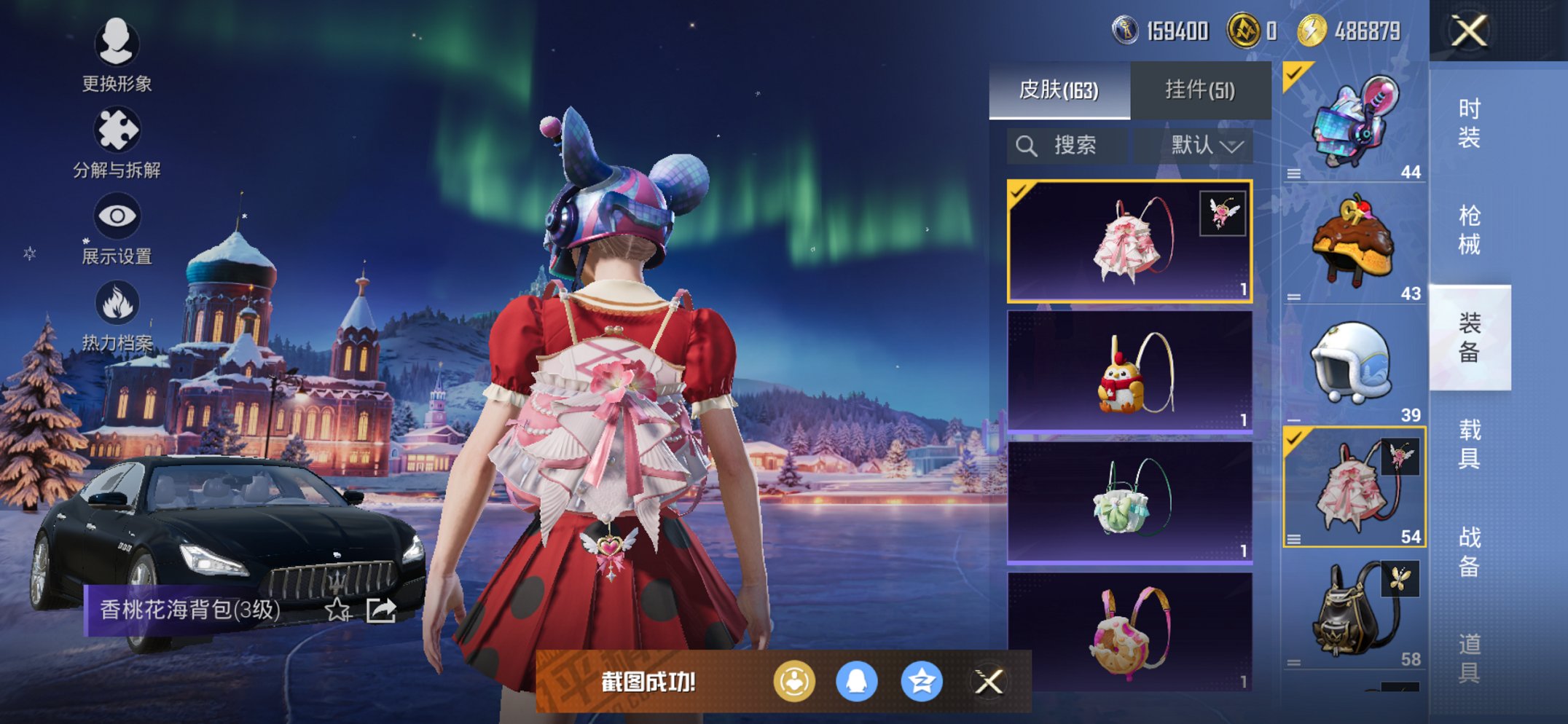This screenshot has width=1568, height=724.
Task: Choose the chocolate cake helmet slot
Action: click(1354, 244)
